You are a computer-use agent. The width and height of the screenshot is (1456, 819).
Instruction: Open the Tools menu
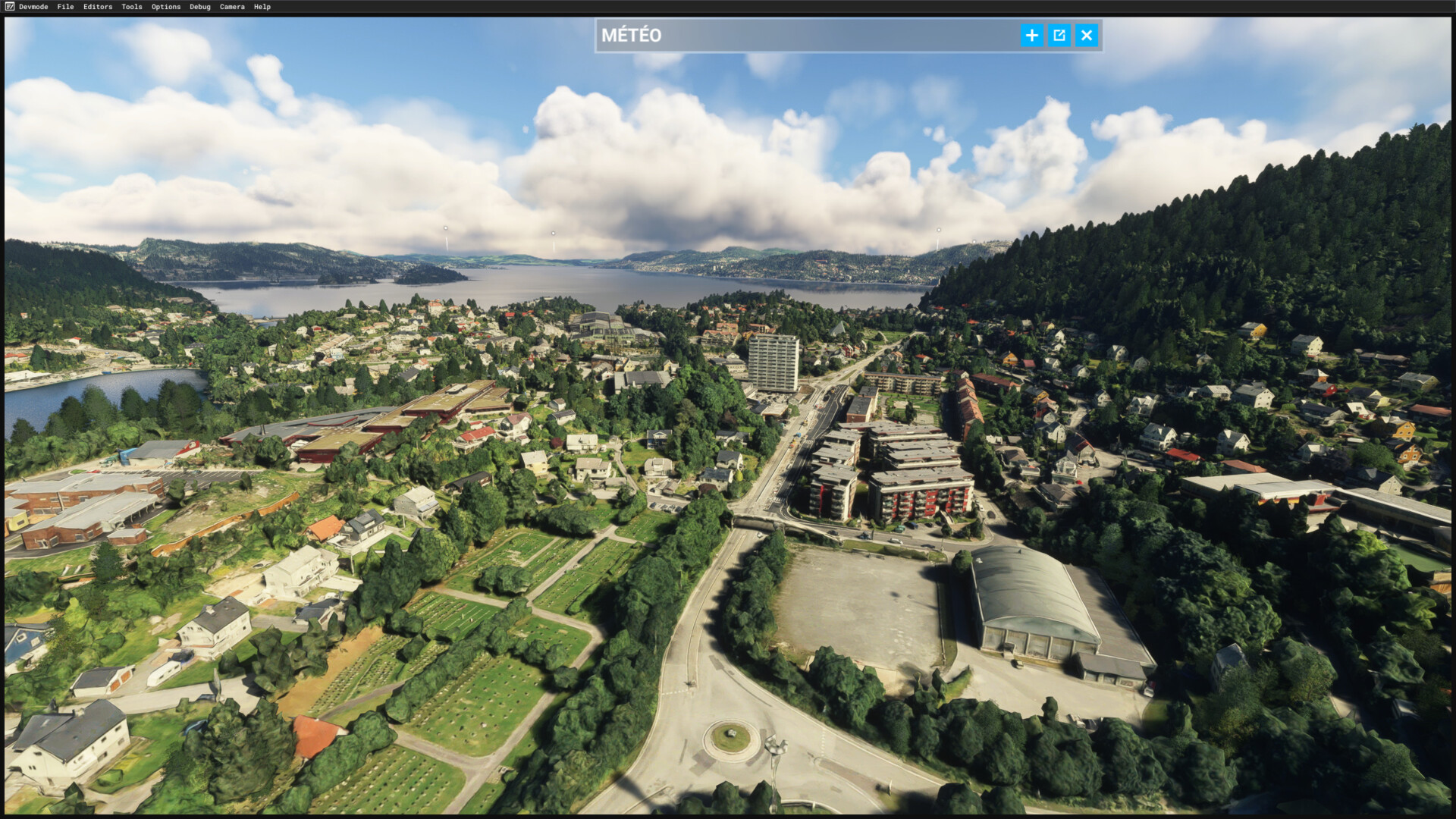pyautogui.click(x=132, y=7)
